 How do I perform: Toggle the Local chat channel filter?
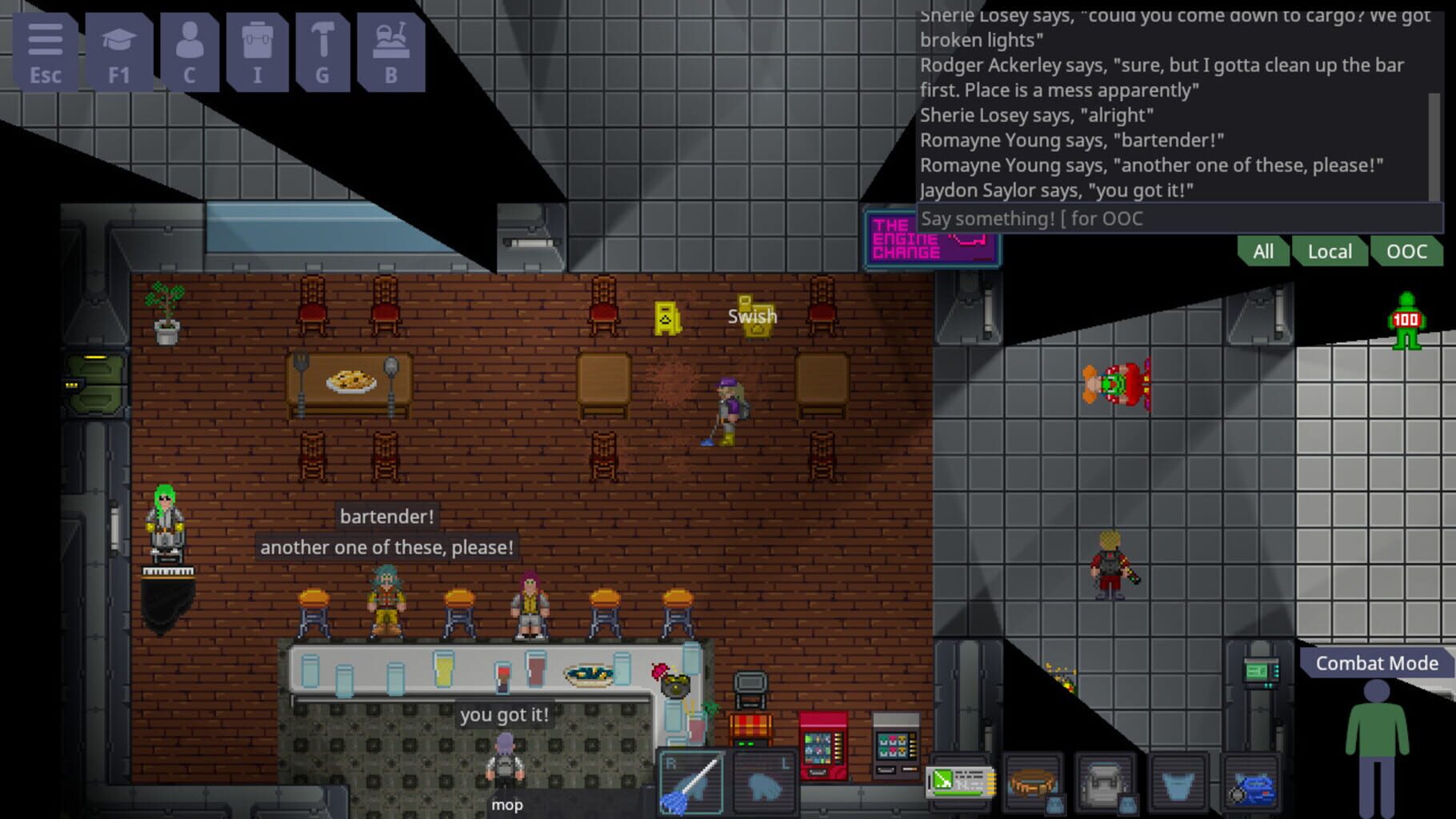1330,251
